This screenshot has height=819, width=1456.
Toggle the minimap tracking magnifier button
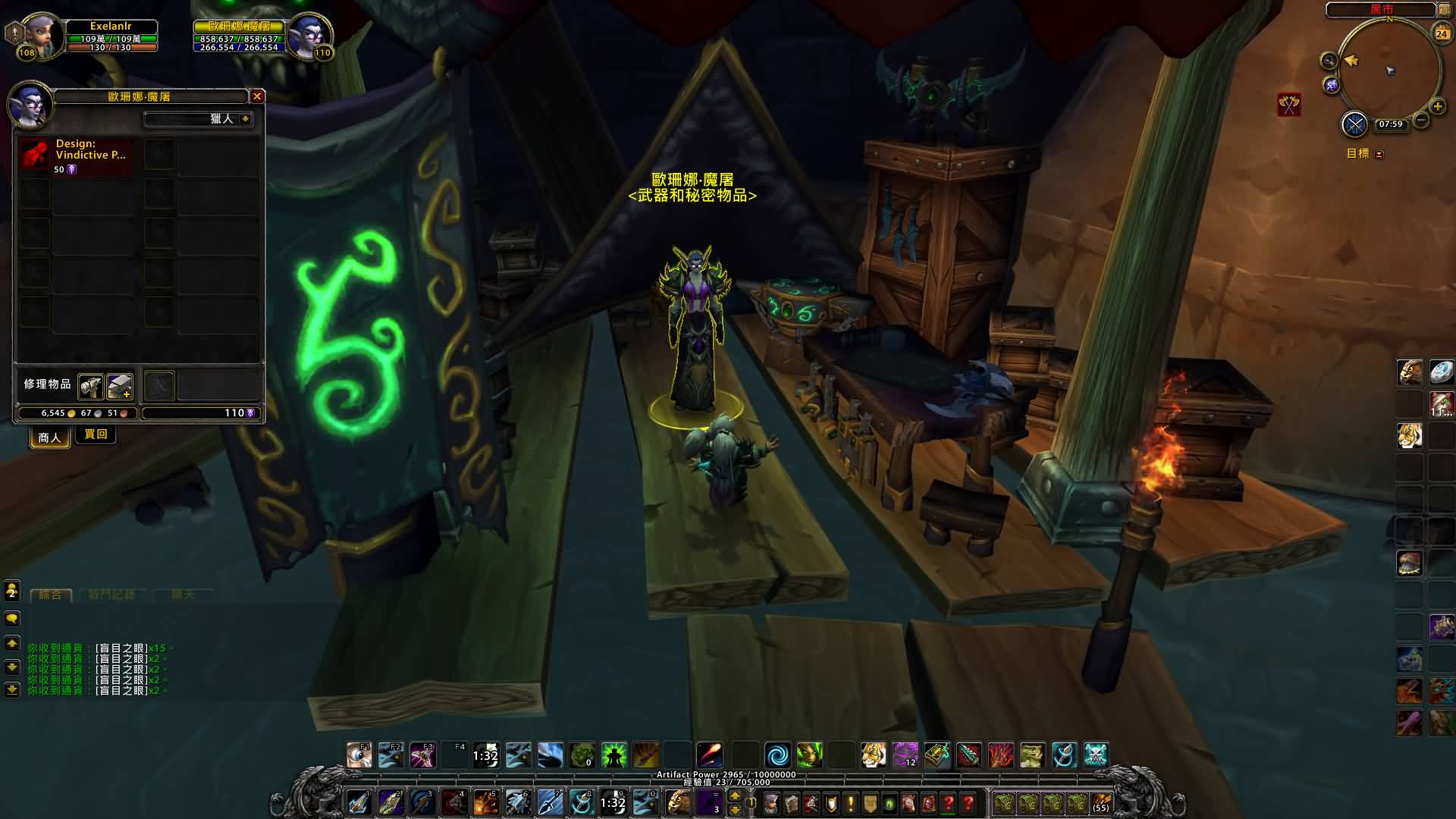(x=1329, y=61)
